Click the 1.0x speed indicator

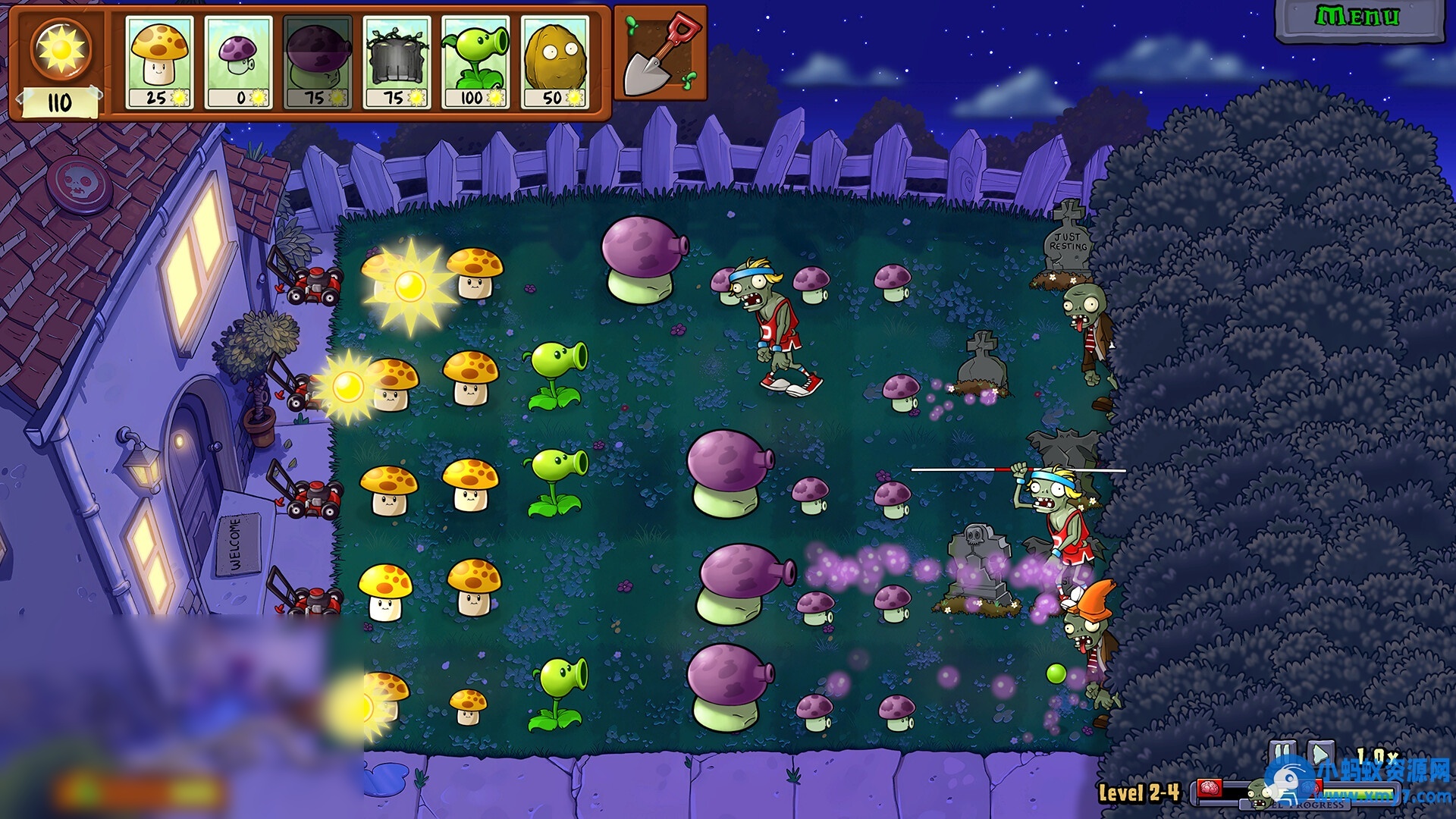(x=1379, y=755)
